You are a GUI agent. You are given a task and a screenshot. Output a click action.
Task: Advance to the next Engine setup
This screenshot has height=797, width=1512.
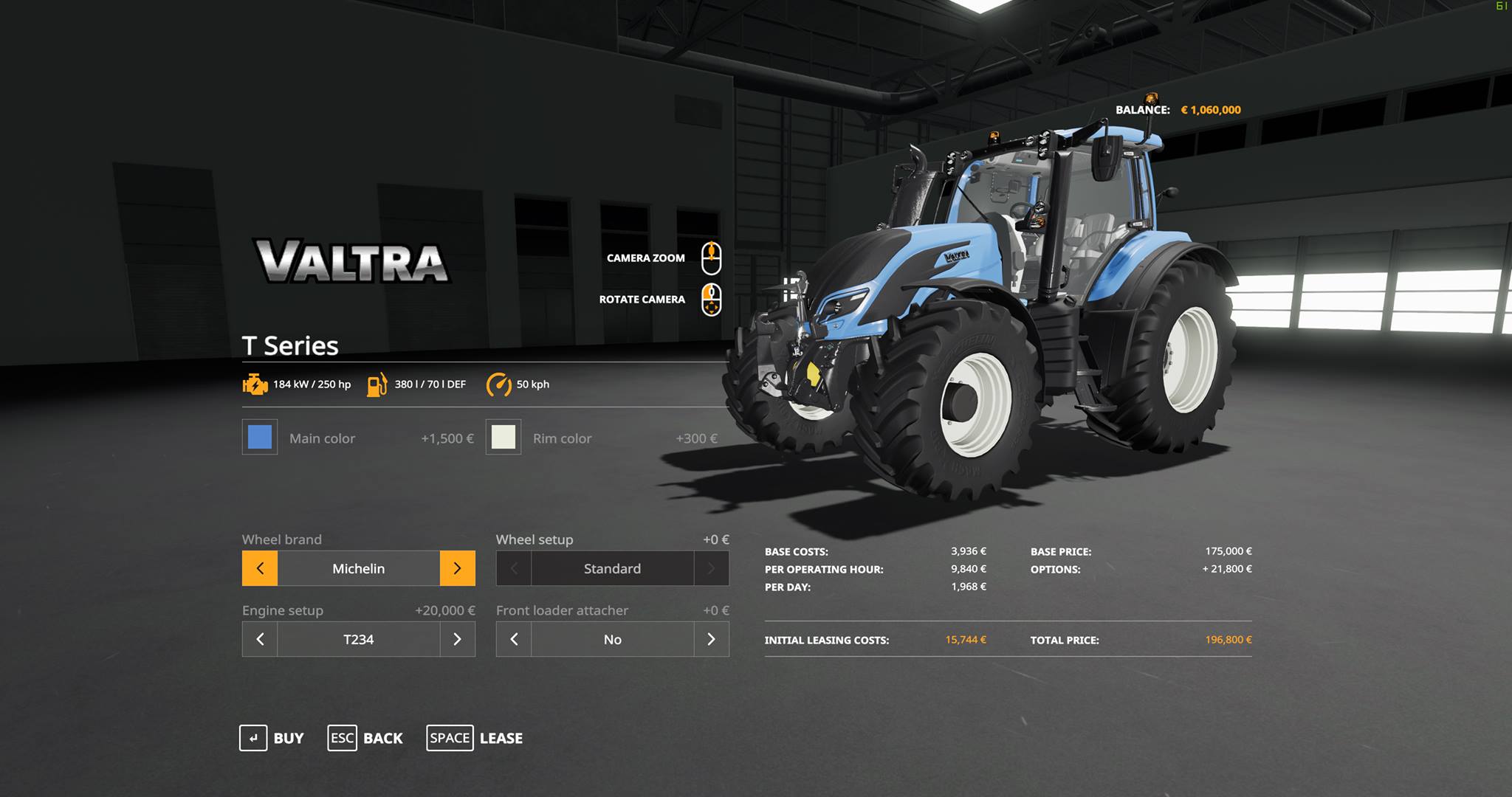click(x=457, y=639)
